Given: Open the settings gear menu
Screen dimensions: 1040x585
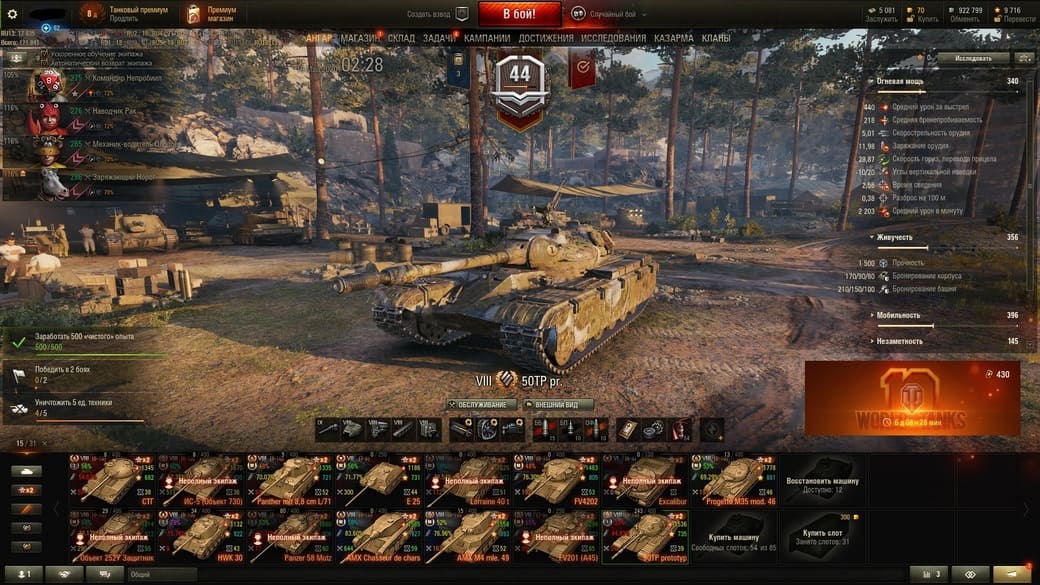Looking at the screenshot, I should coord(12,14).
